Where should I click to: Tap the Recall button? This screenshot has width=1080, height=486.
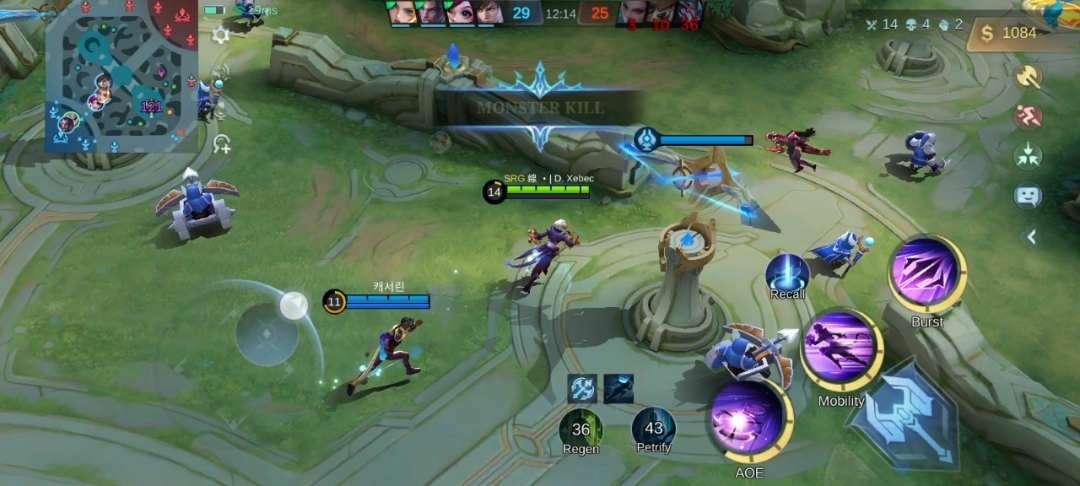pos(787,273)
